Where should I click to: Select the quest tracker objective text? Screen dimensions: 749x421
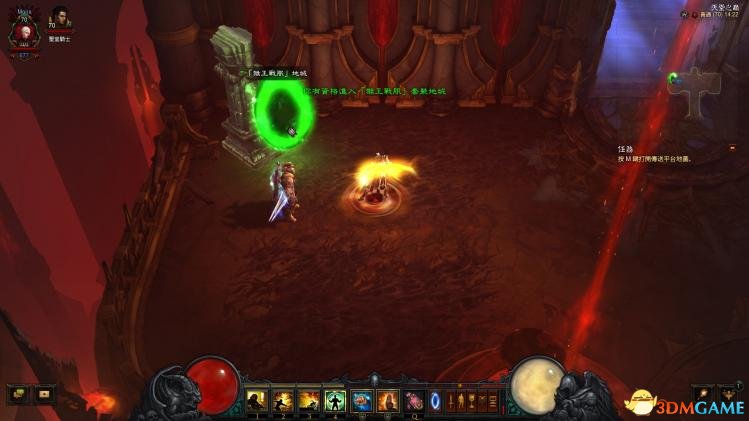click(653, 158)
